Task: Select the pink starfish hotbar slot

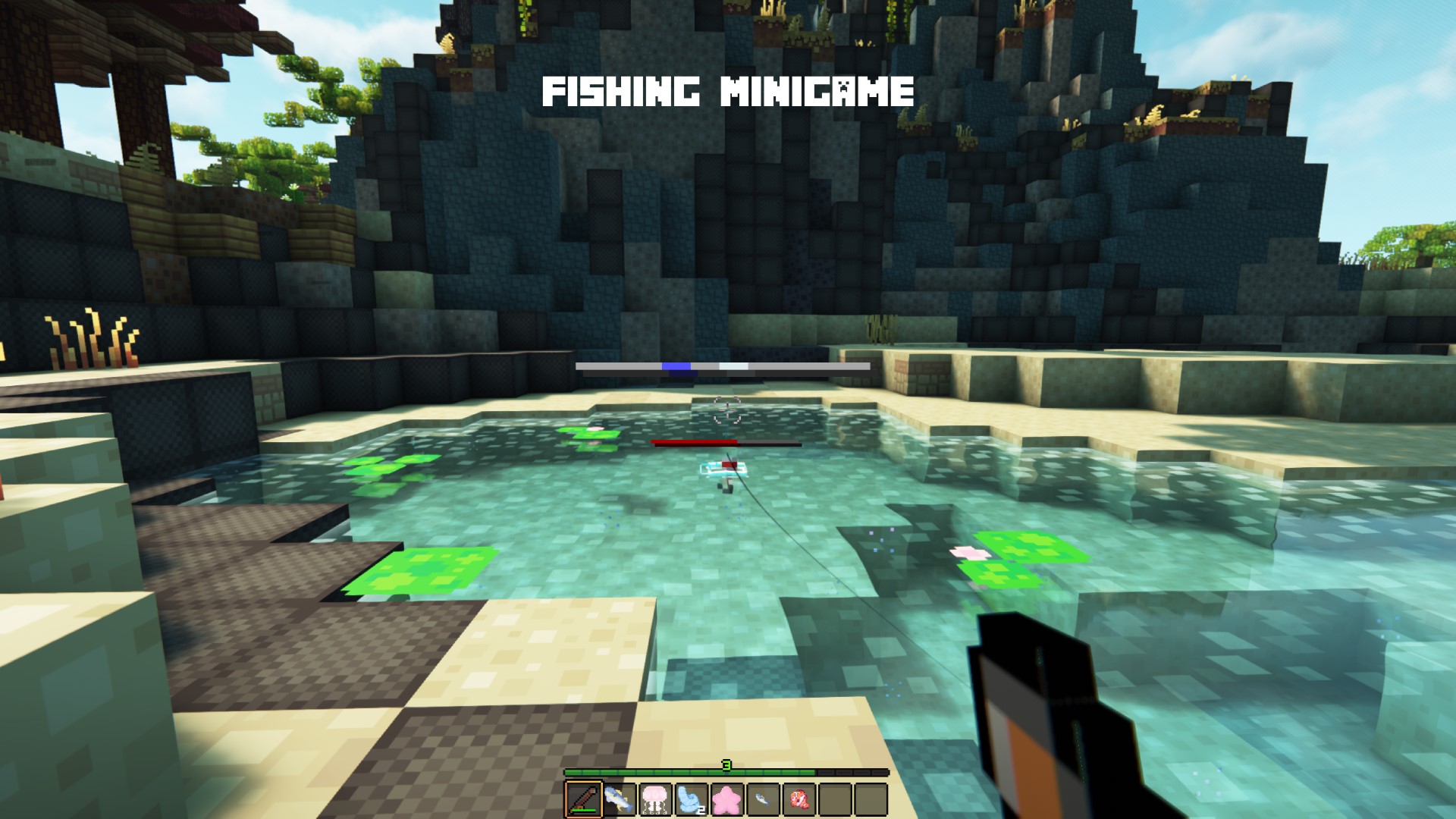Action: pyautogui.click(x=726, y=799)
